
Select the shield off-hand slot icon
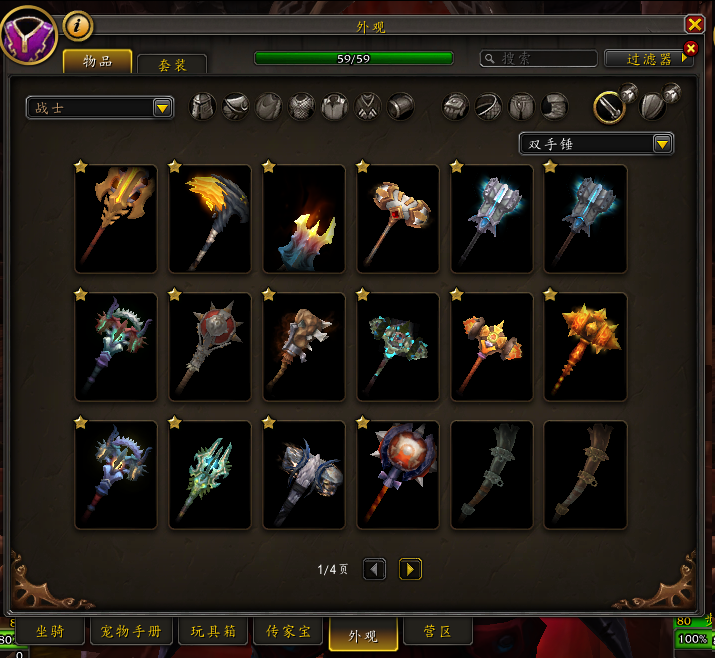[x=654, y=106]
